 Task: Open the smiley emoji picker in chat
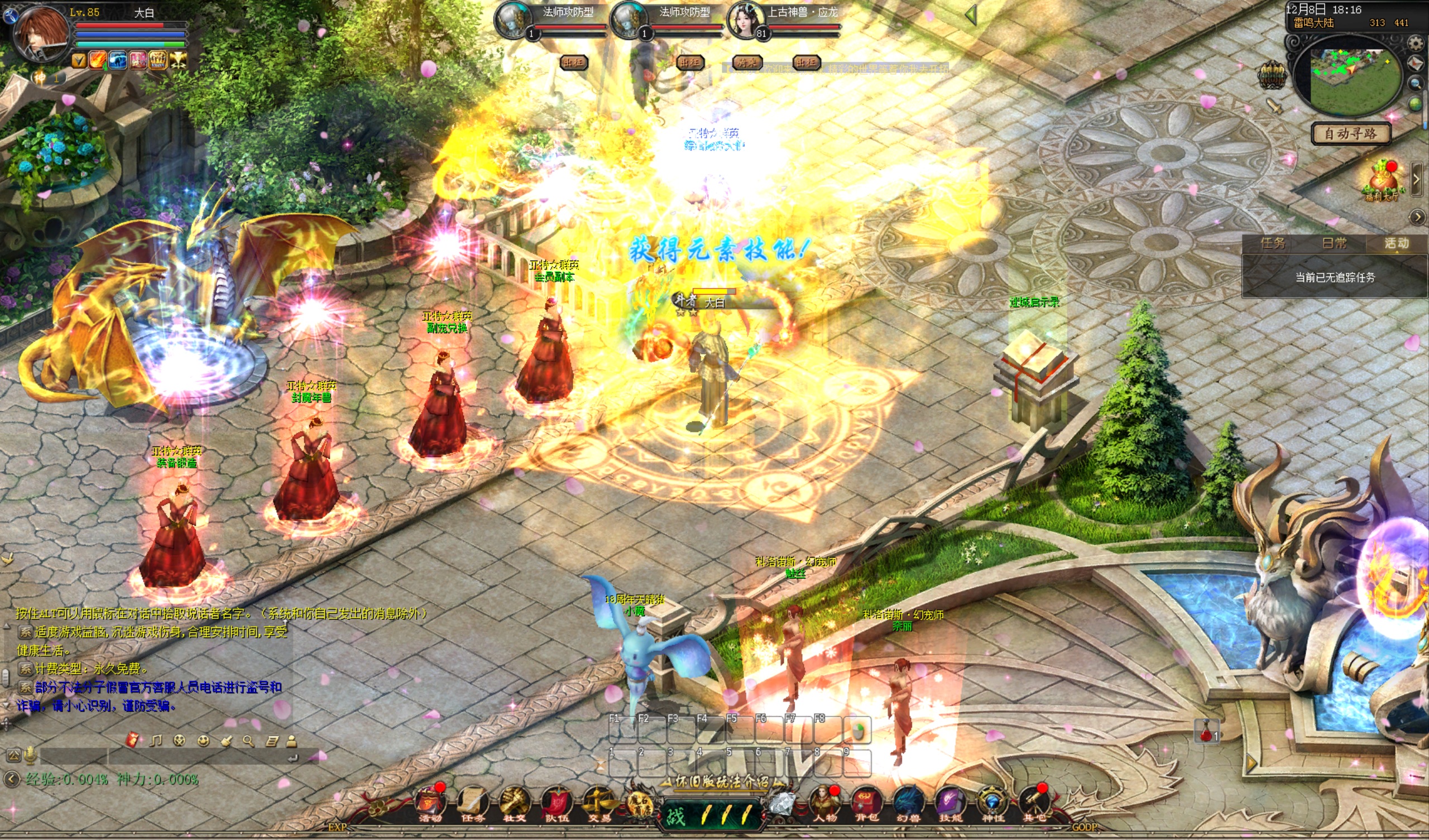(x=203, y=741)
